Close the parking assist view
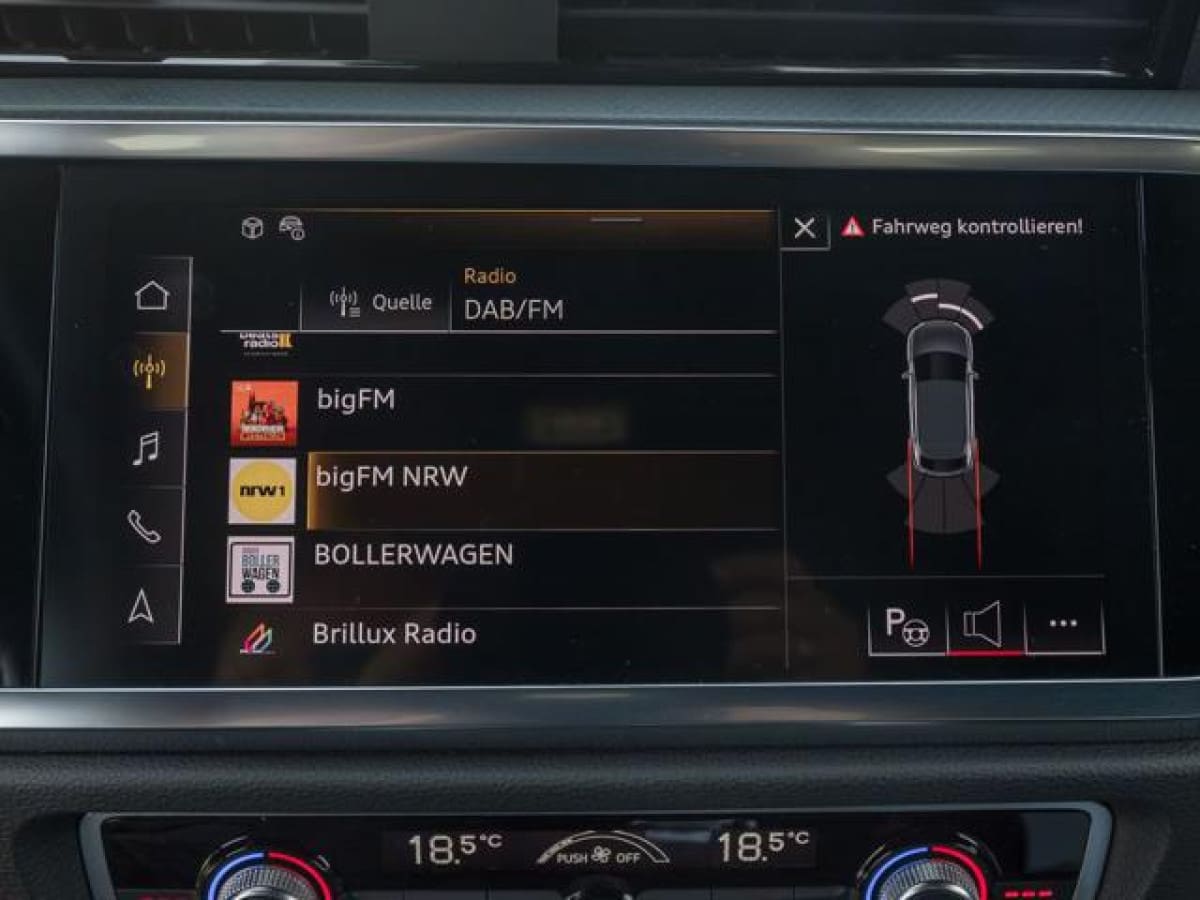This screenshot has height=900, width=1200. coord(805,229)
